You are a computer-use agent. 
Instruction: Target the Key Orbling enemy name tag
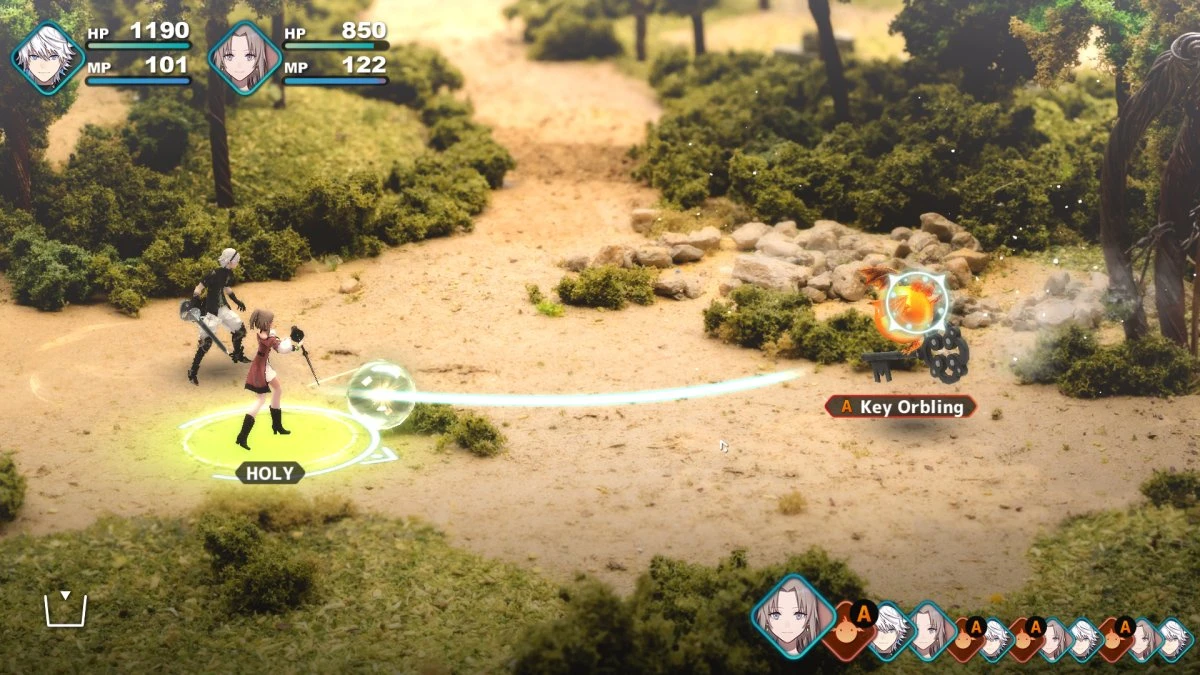pyautogui.click(x=901, y=407)
